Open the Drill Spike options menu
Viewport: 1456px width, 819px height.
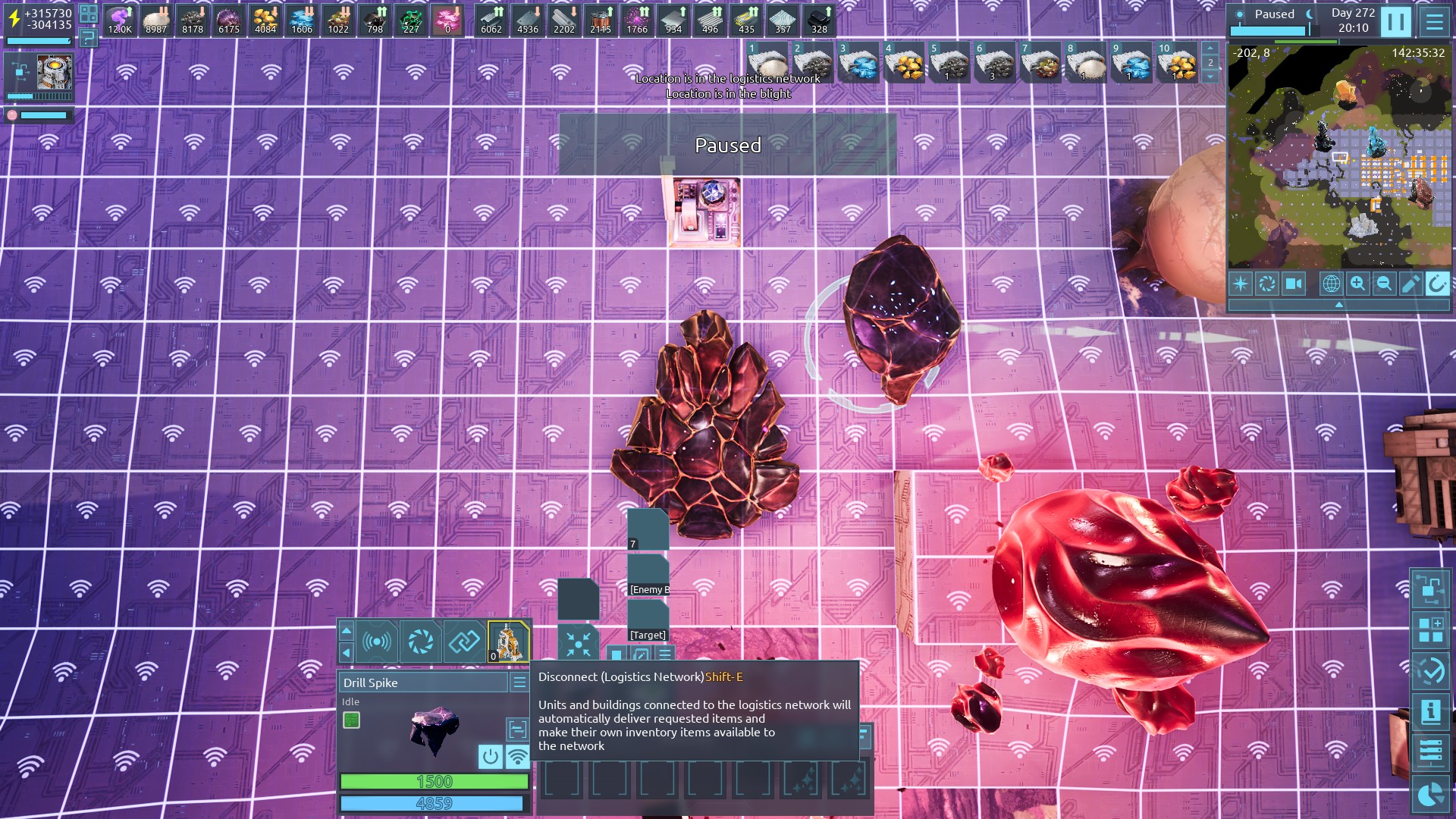click(x=519, y=682)
